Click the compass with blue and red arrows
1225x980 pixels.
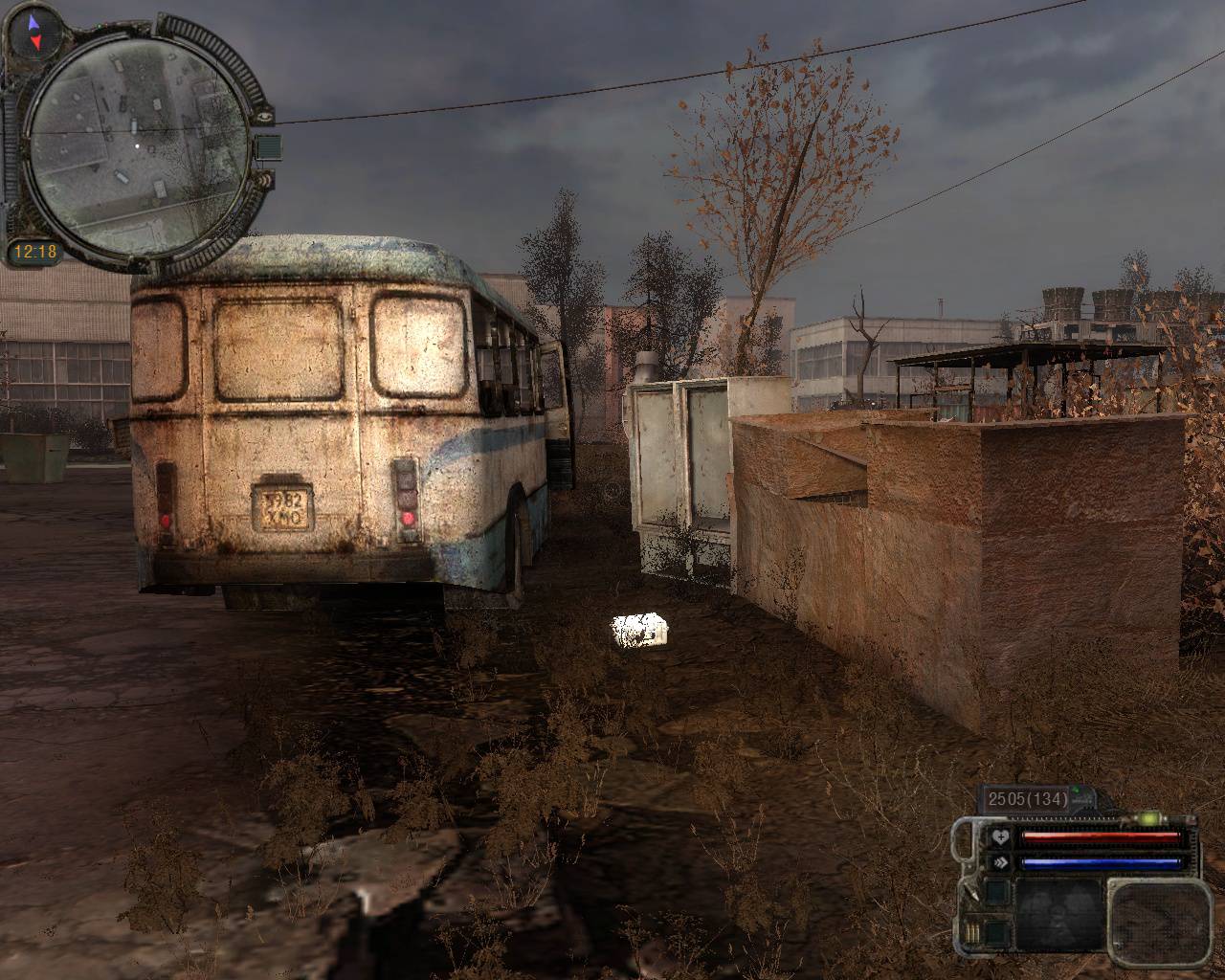tap(34, 32)
